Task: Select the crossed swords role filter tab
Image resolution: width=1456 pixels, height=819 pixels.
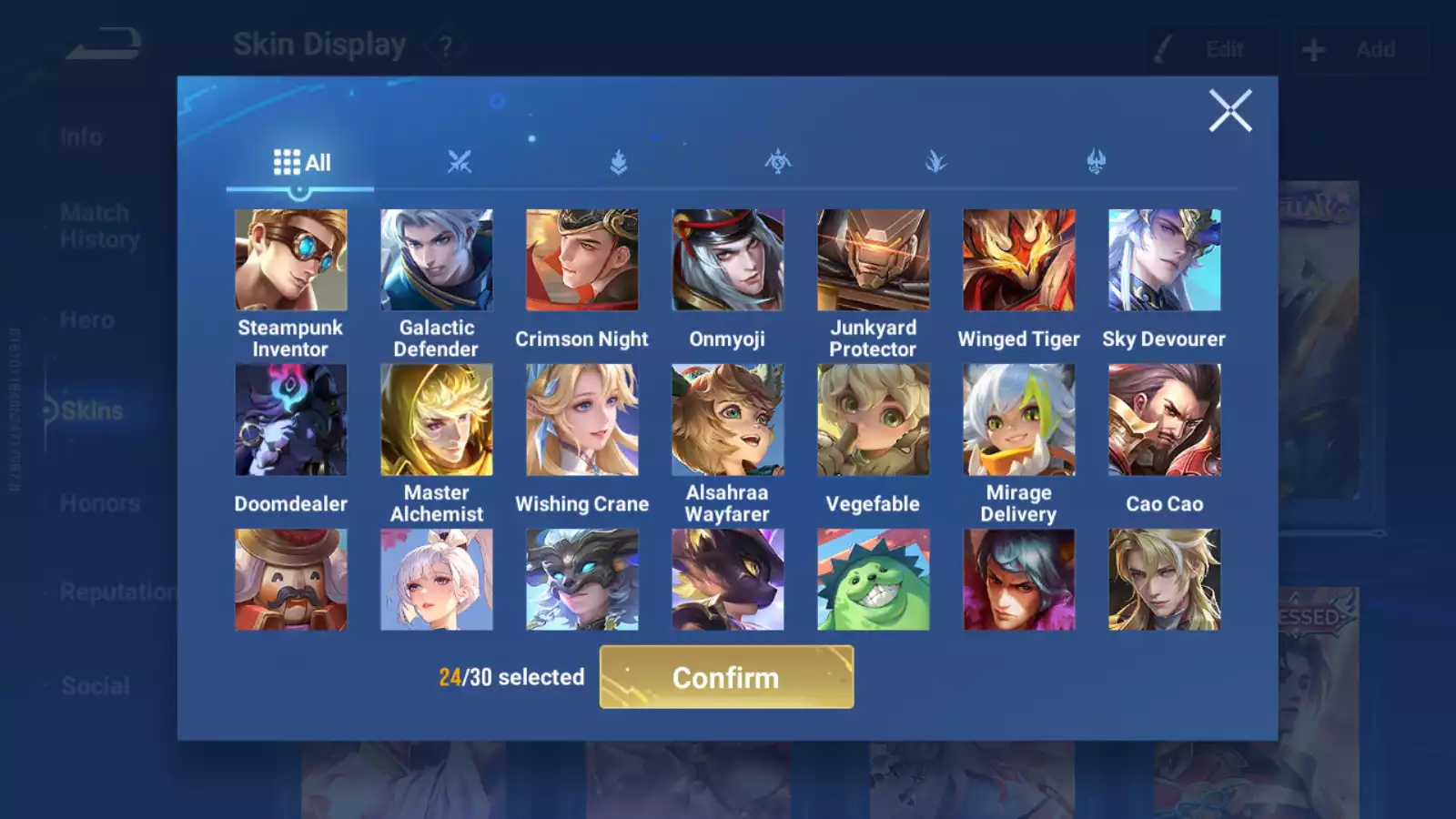Action: coord(460,160)
